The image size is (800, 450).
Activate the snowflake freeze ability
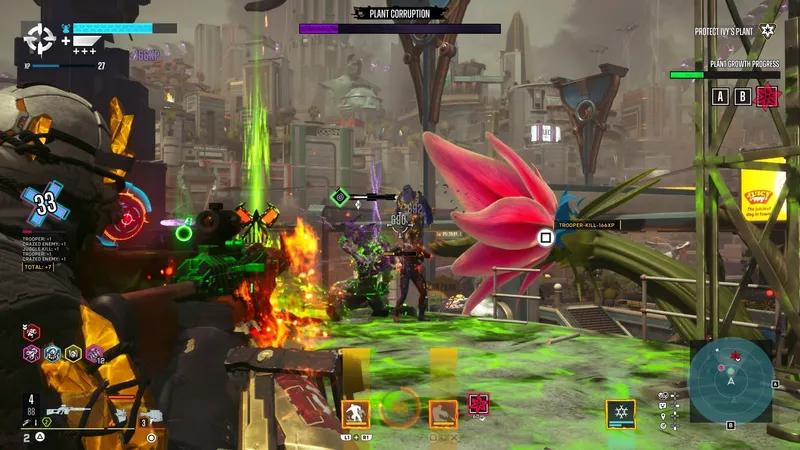[620, 414]
